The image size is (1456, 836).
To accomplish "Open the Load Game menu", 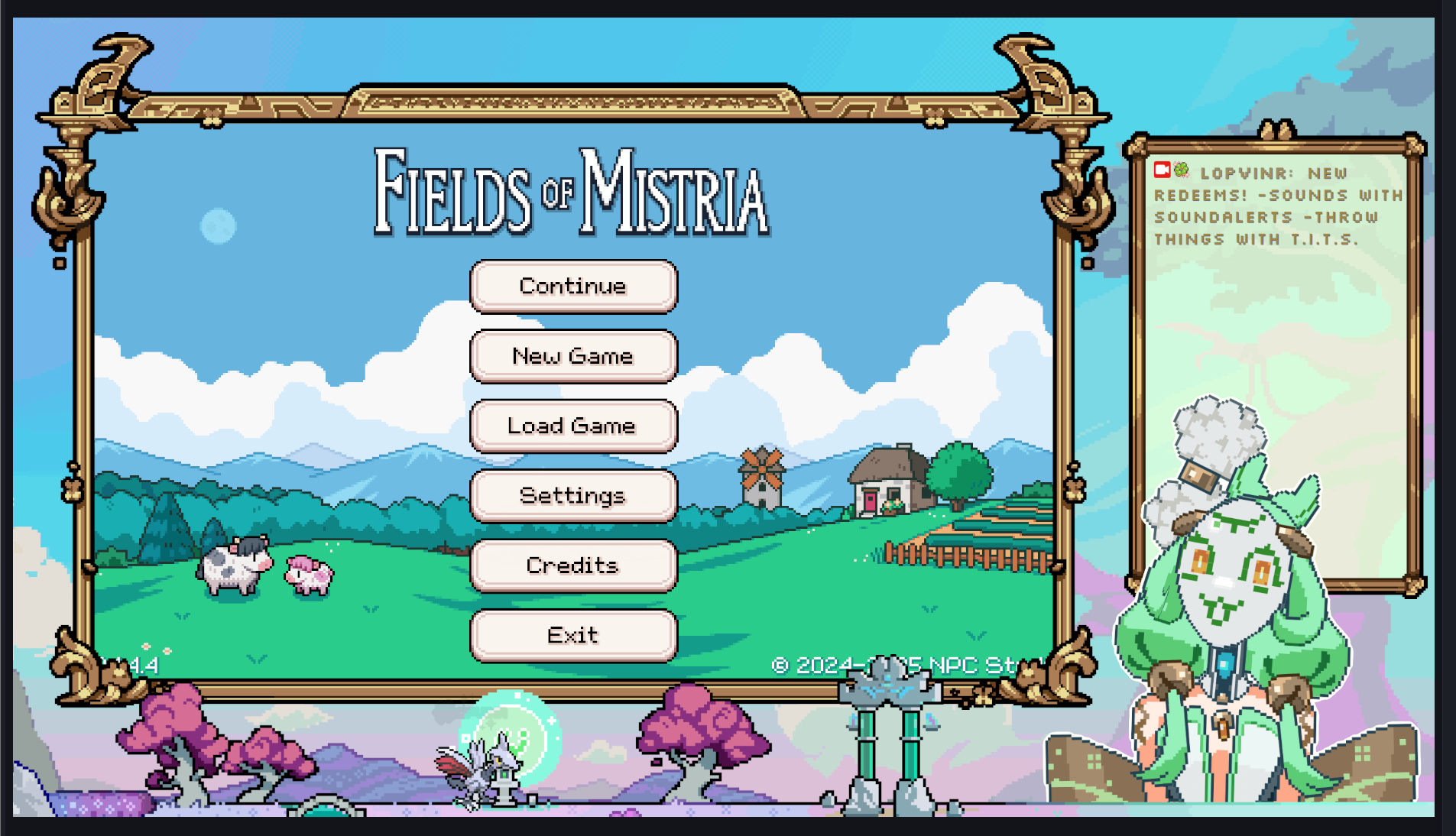I will (x=573, y=426).
